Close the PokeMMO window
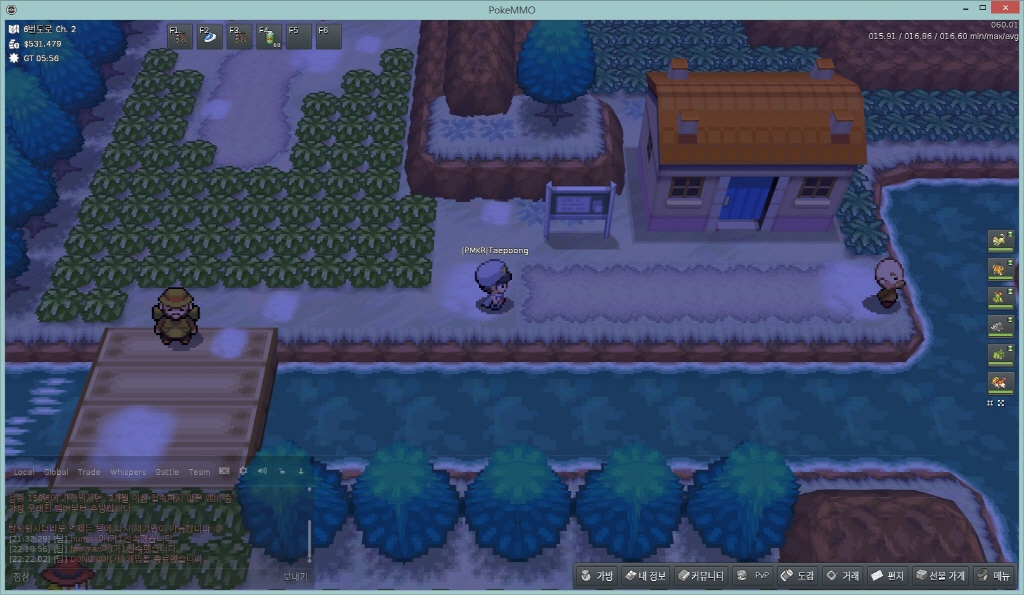The image size is (1024, 595). tap(1007, 9)
